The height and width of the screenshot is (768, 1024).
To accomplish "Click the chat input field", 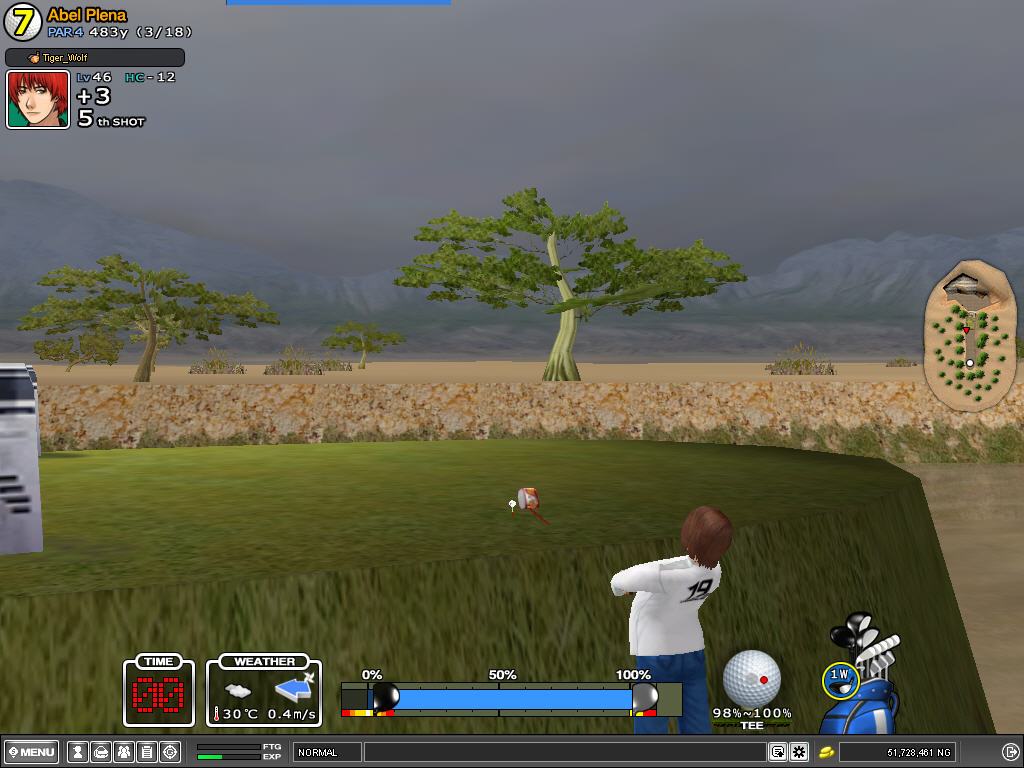I will point(565,752).
